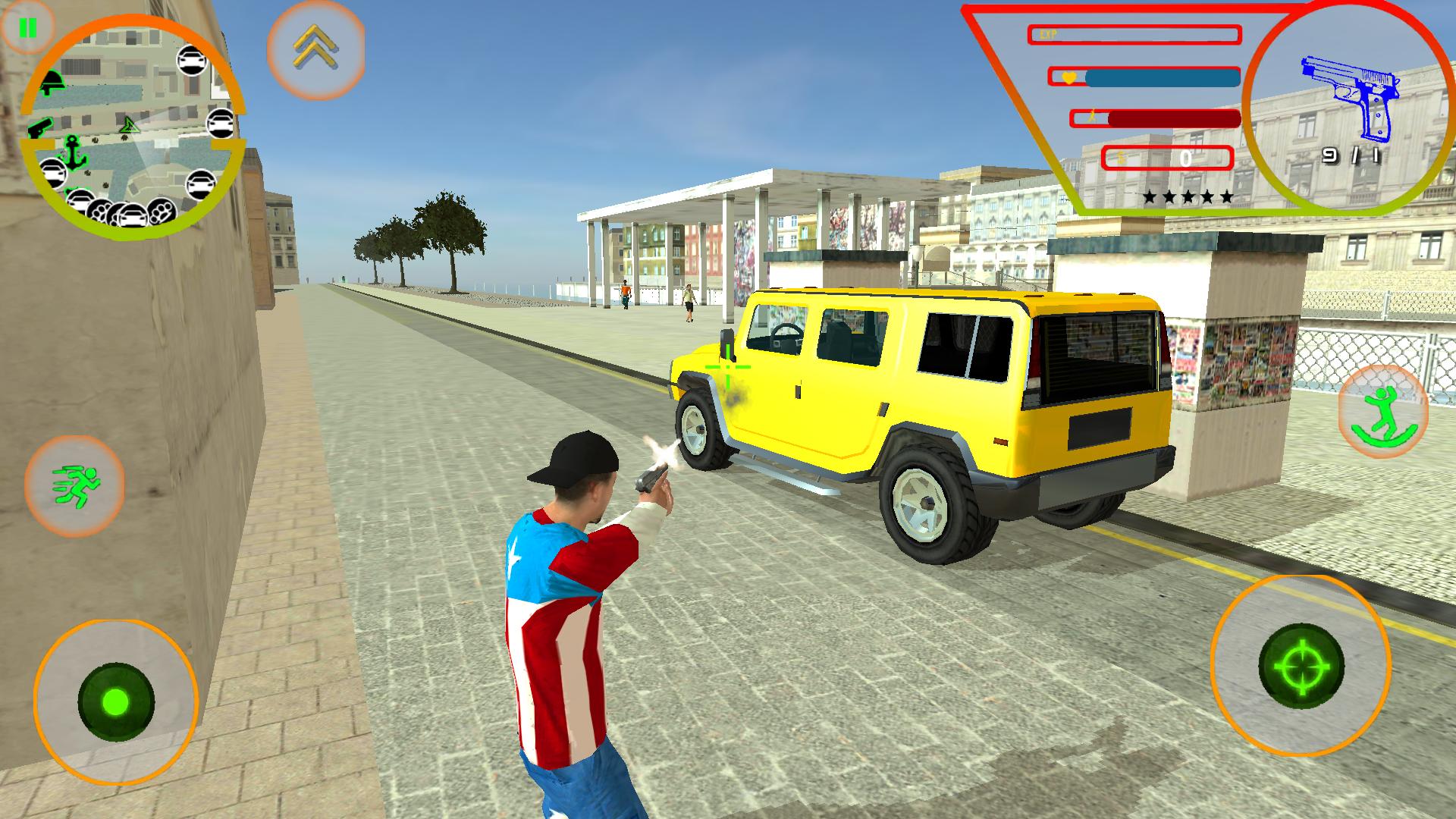This screenshot has width=1456, height=819.
Task: Toggle the pause control top-left
Action: coord(29,29)
